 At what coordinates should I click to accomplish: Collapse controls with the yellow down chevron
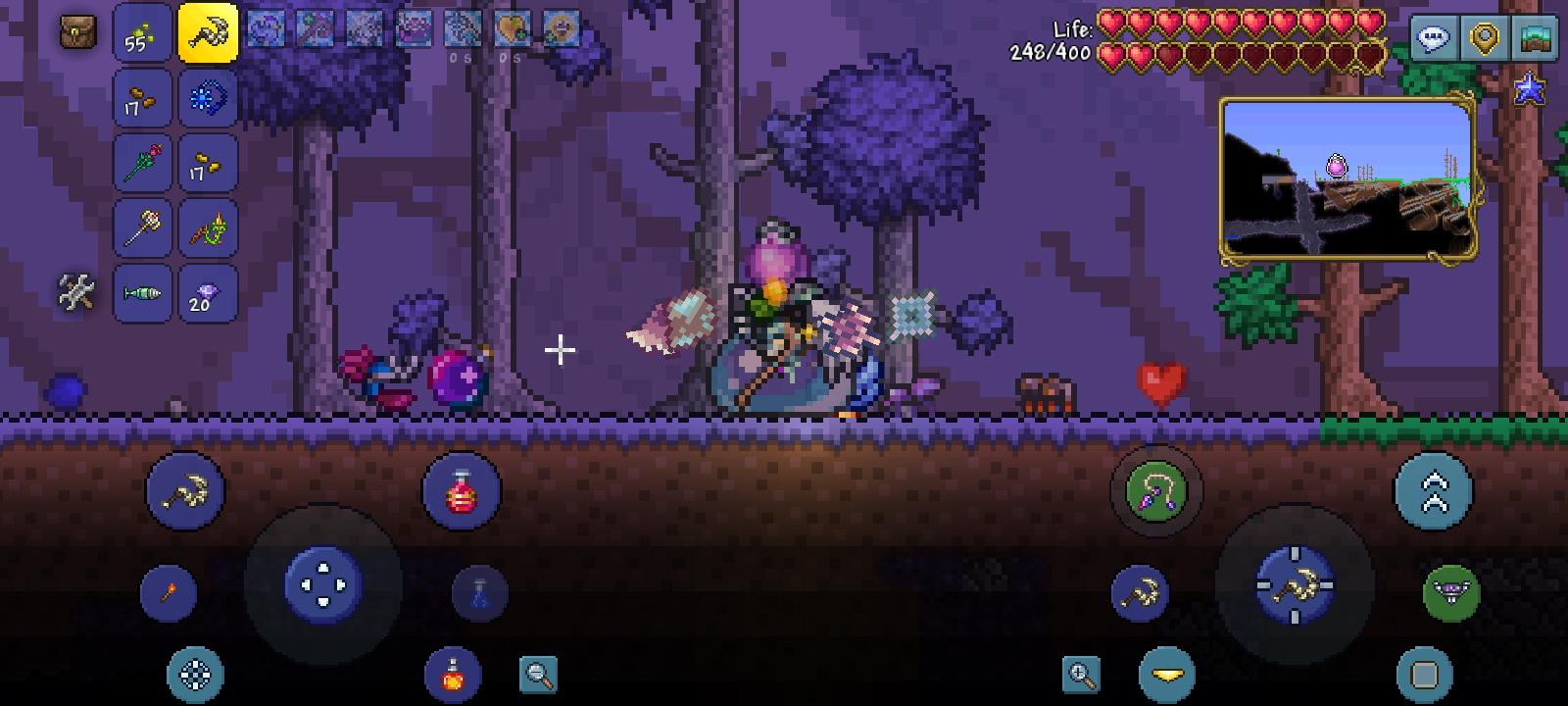(x=1166, y=674)
